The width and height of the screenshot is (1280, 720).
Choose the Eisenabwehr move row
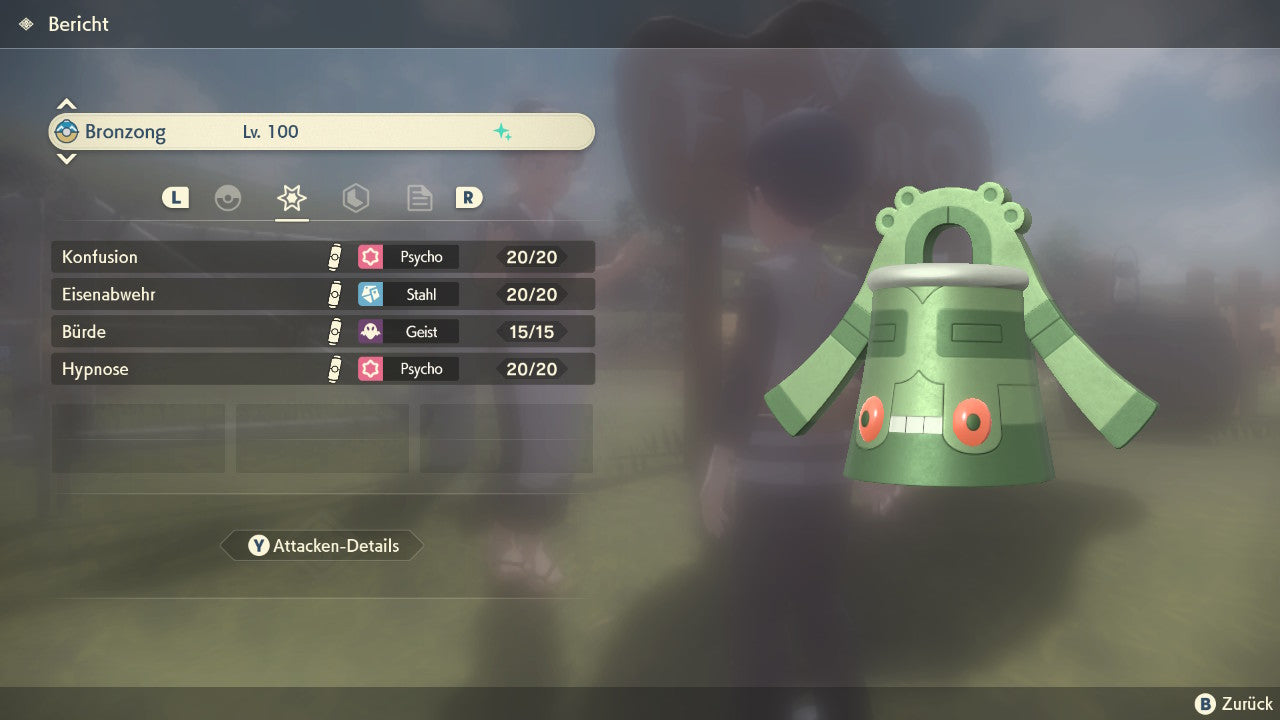(322, 294)
